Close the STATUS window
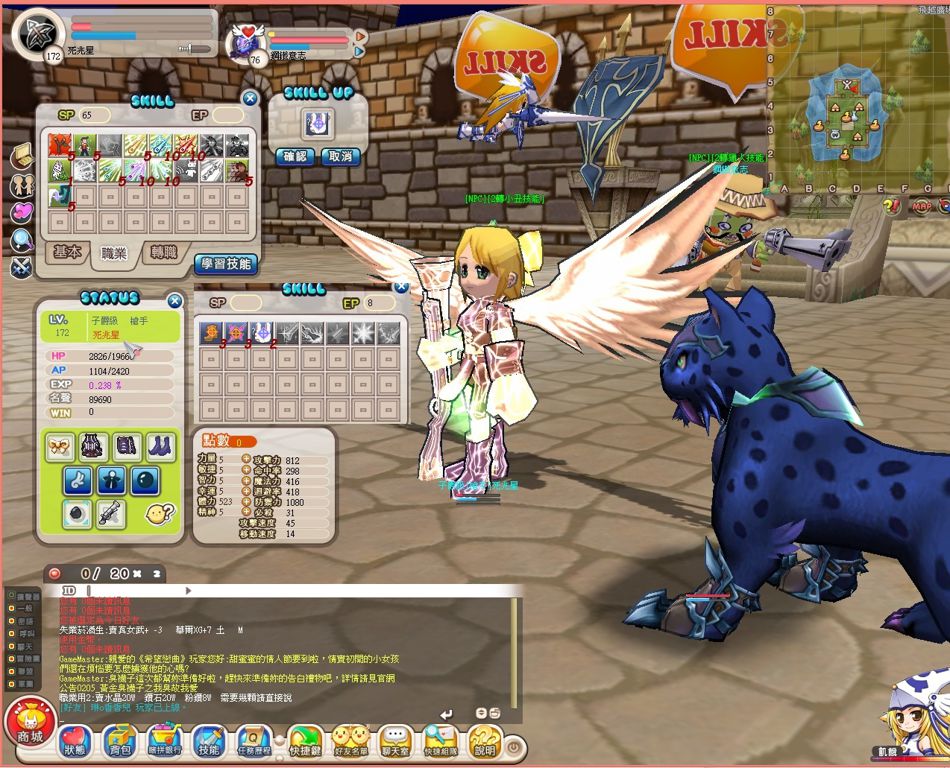This screenshot has height=768, width=950. tap(175, 300)
